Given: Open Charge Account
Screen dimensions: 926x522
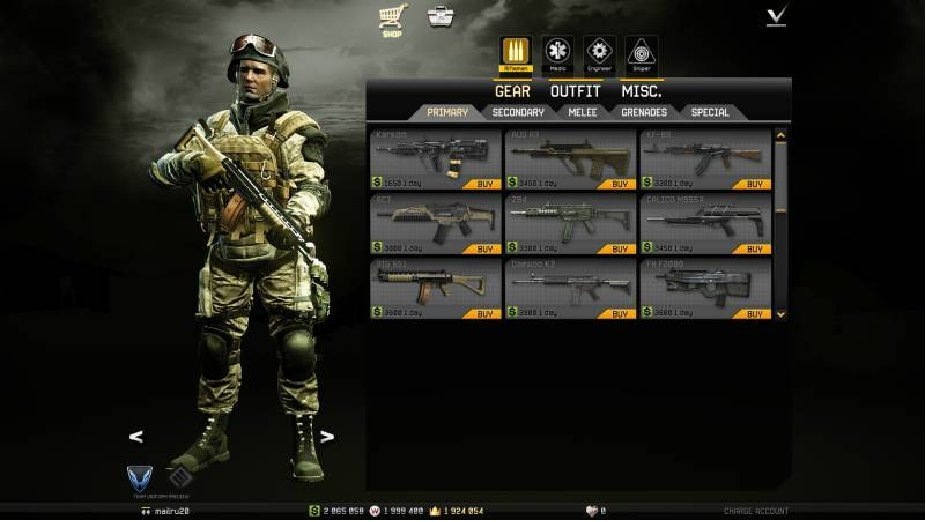Looking at the screenshot, I should click(x=756, y=511).
